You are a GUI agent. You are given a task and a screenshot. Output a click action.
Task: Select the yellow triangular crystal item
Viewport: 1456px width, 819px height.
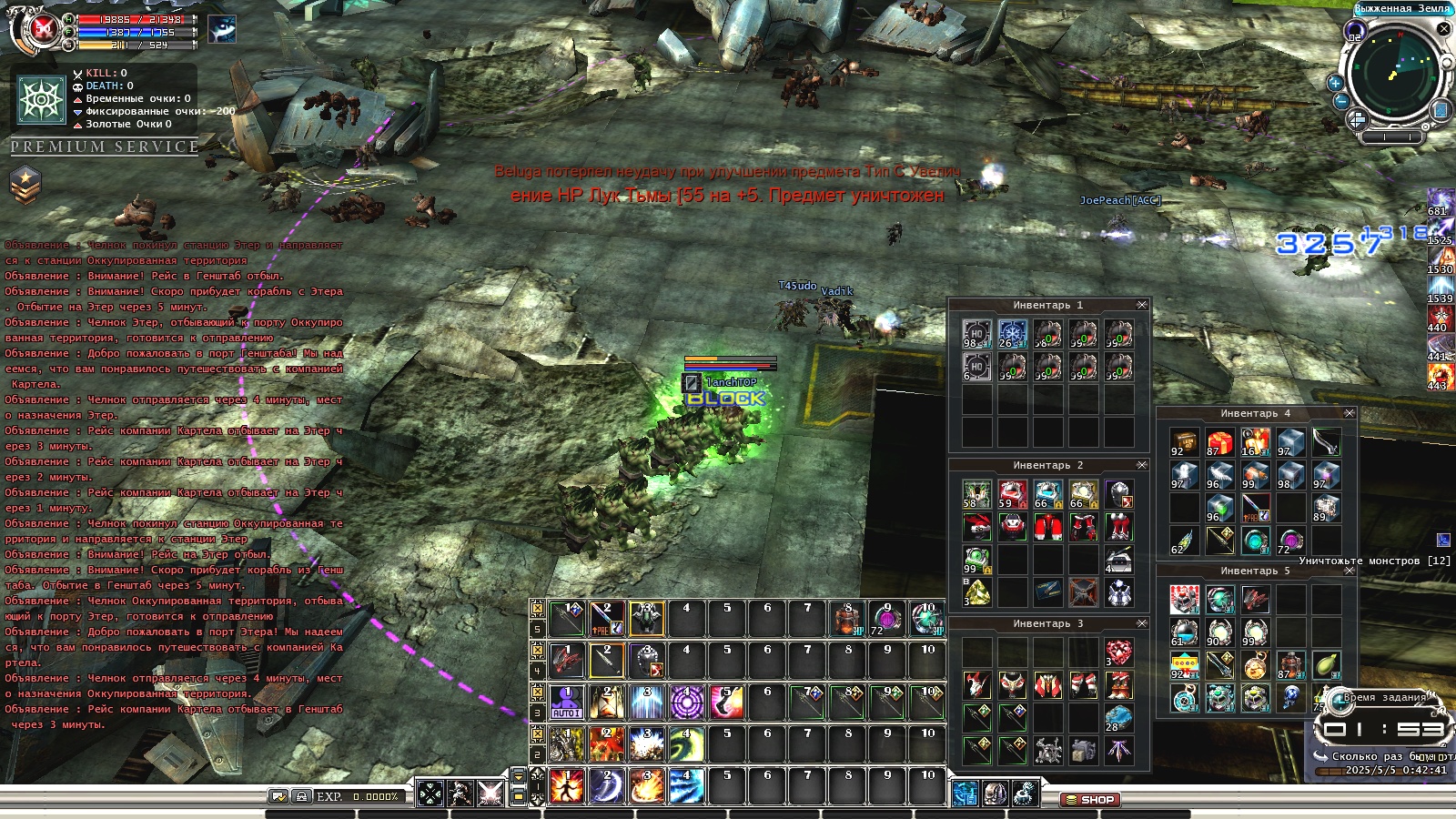(976, 593)
